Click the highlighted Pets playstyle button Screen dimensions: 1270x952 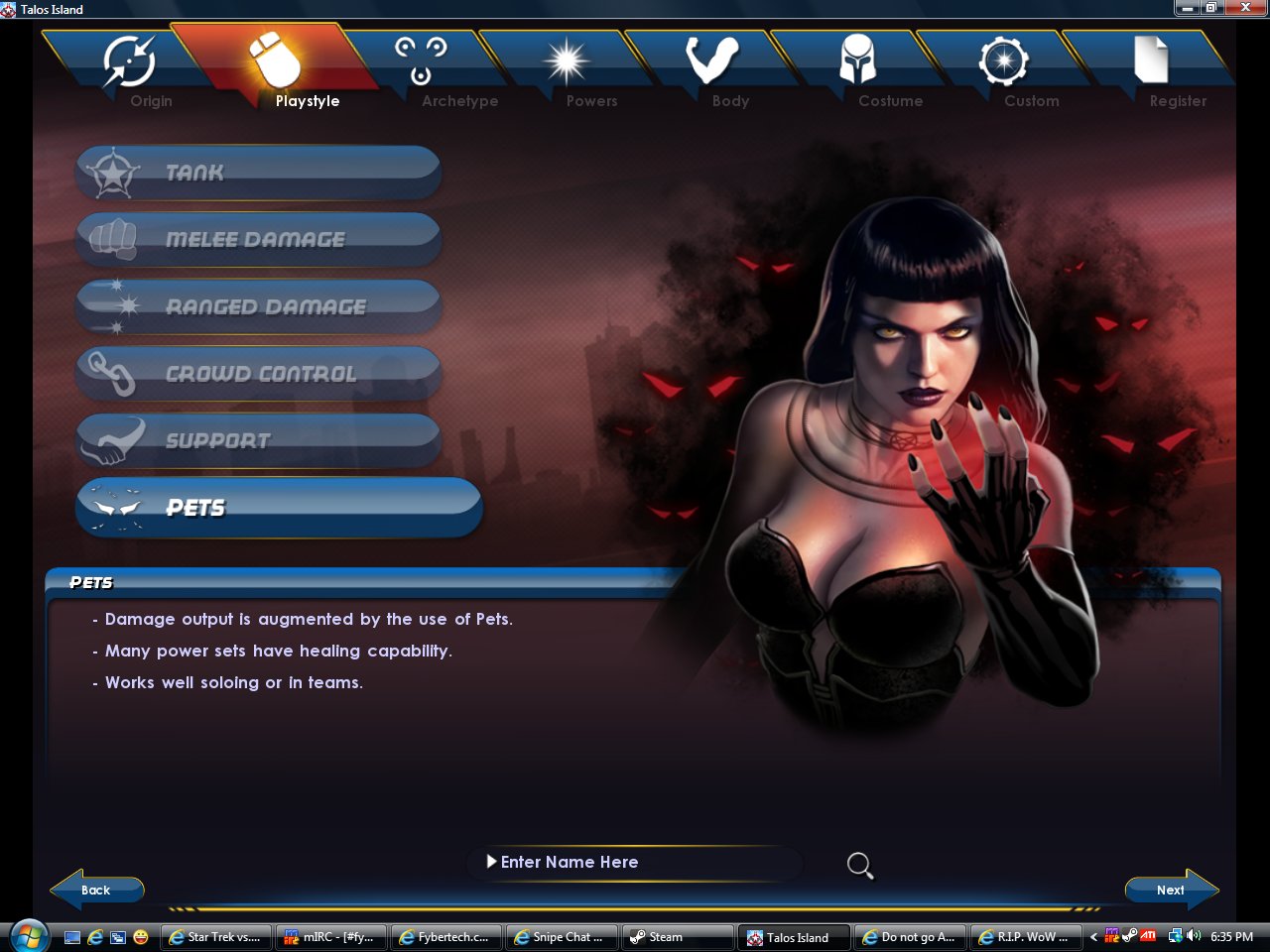[x=278, y=508]
